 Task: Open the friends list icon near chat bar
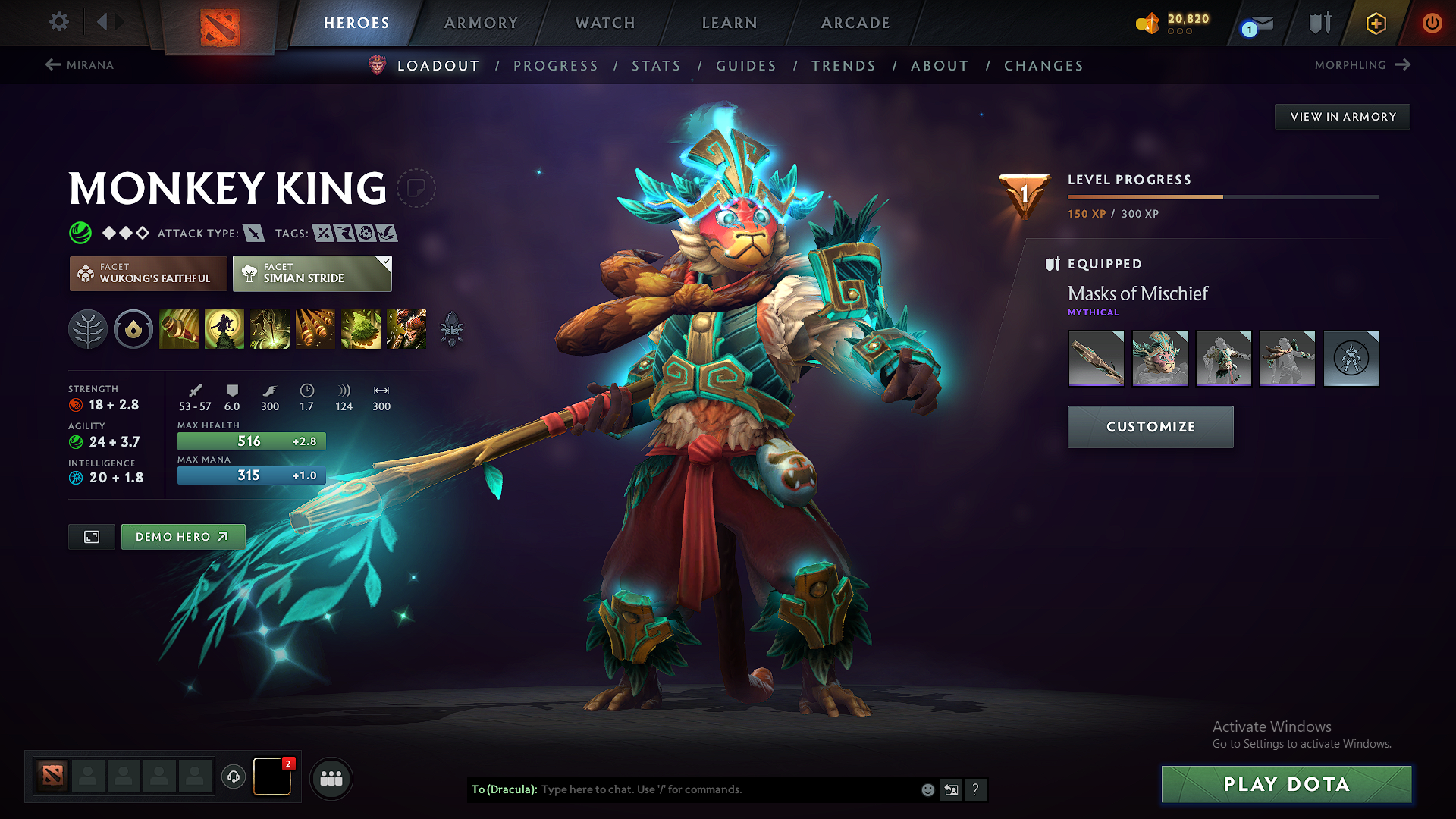(x=331, y=778)
